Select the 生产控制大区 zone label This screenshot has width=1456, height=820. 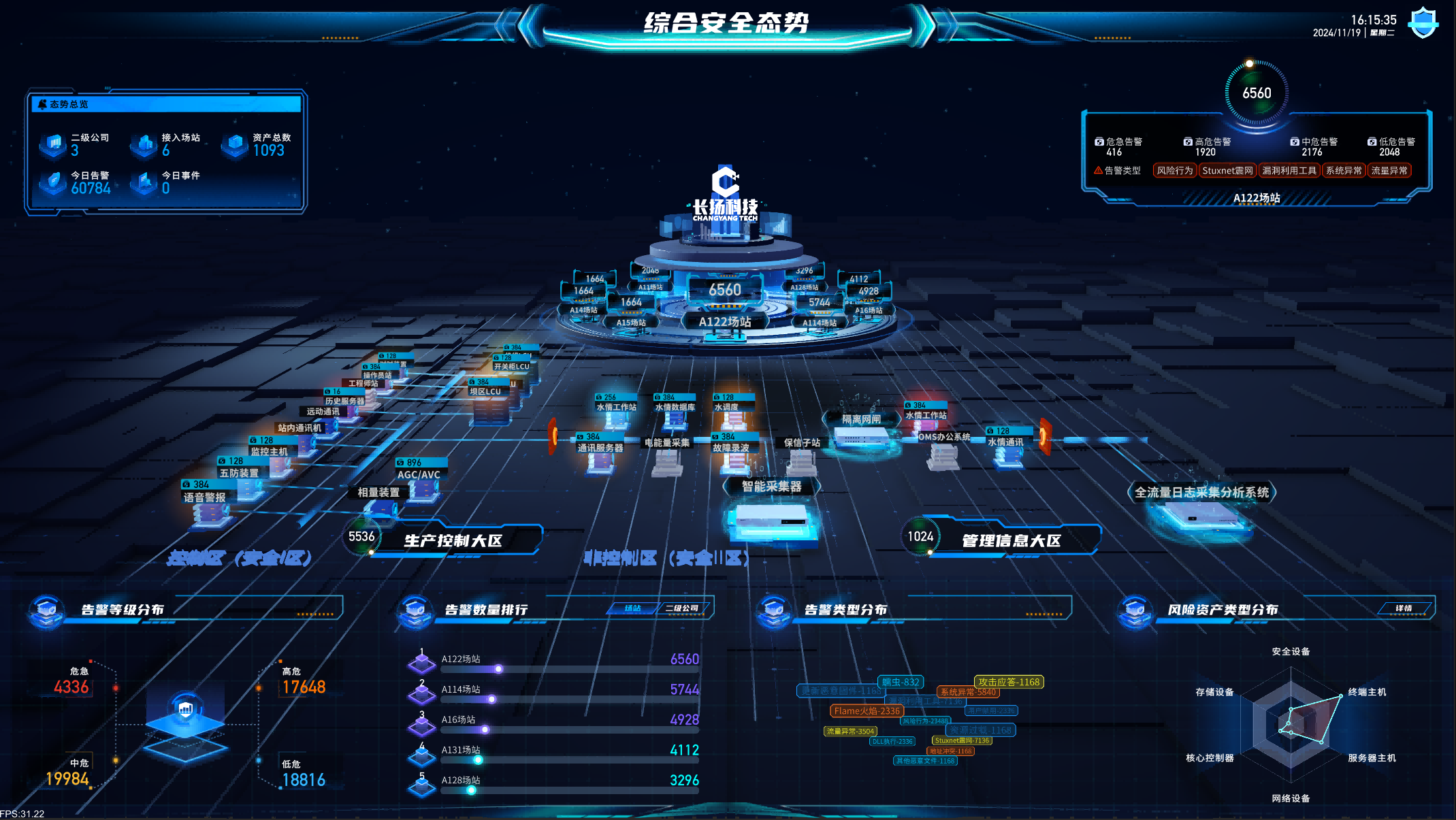[453, 541]
